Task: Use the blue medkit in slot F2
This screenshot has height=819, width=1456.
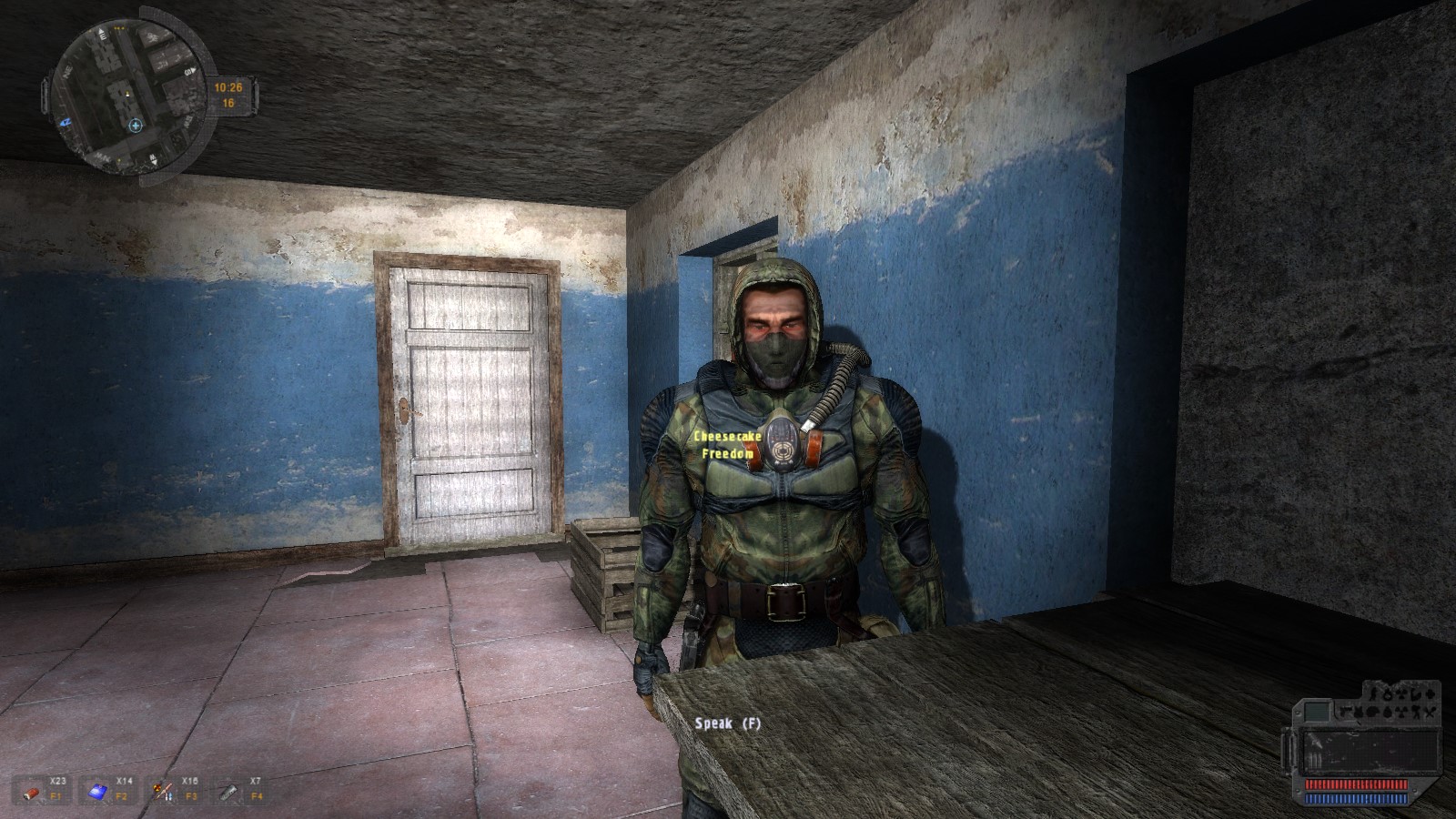Action: (x=97, y=791)
